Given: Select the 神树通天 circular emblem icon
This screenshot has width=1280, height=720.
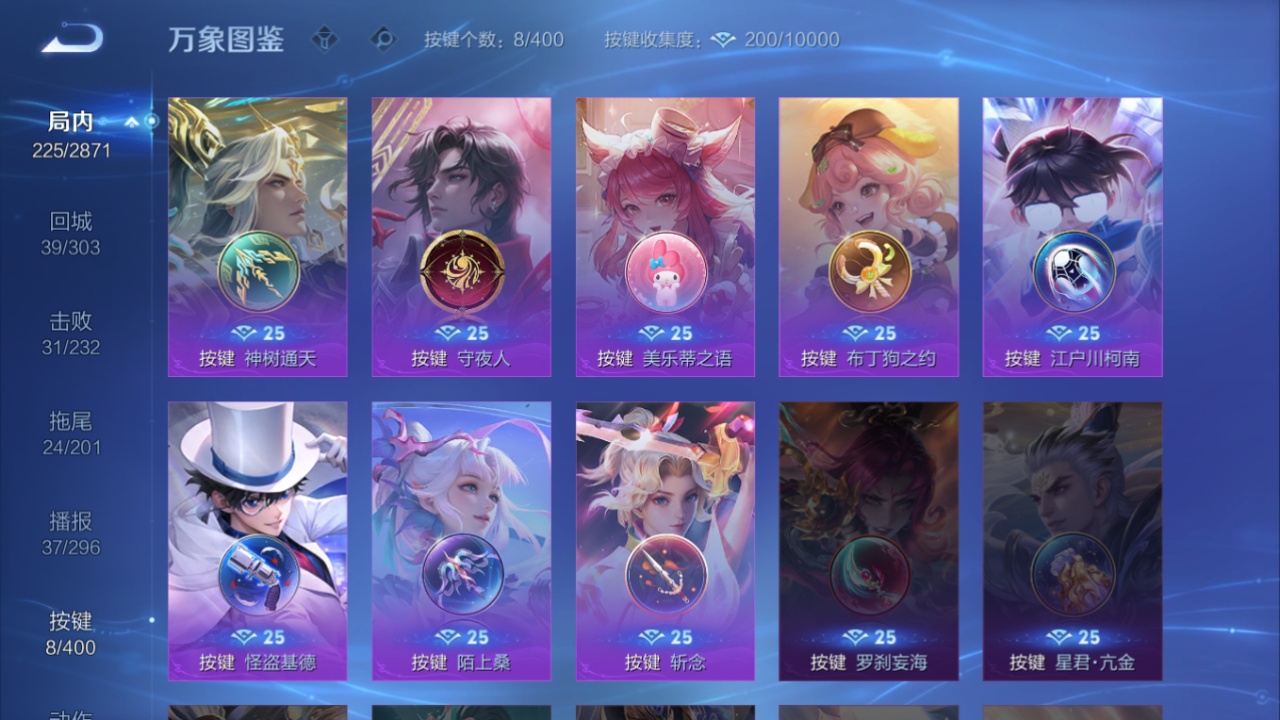Looking at the screenshot, I should tap(257, 271).
